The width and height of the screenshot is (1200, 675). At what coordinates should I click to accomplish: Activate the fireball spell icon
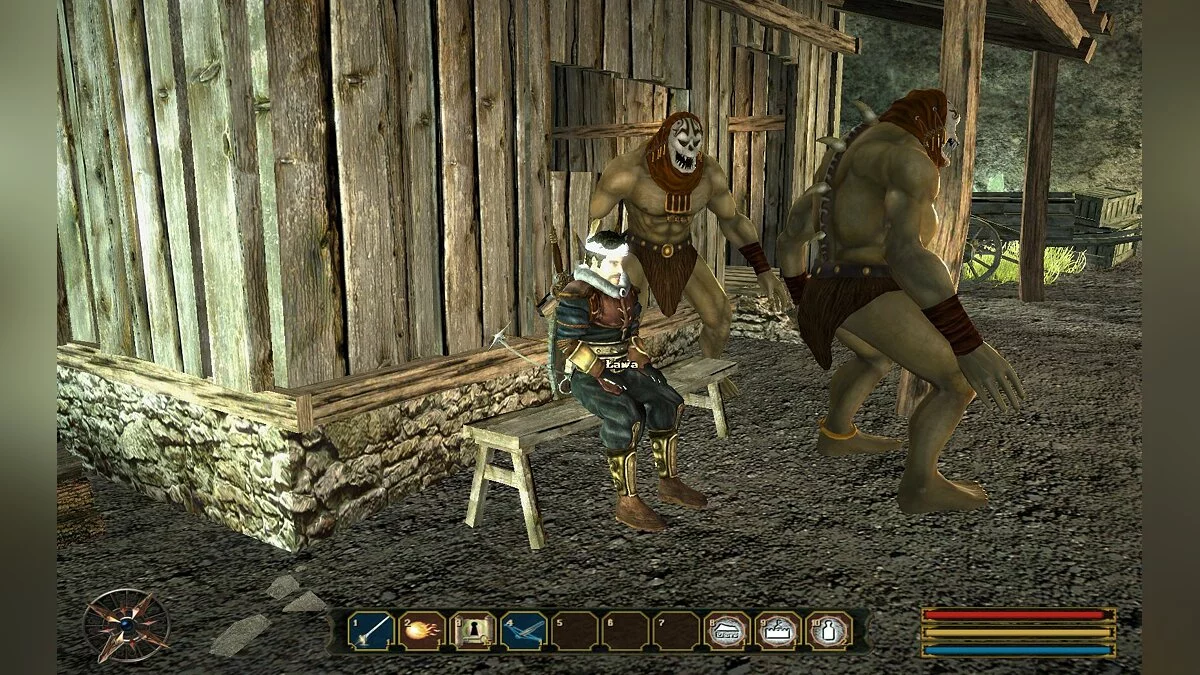[x=420, y=630]
